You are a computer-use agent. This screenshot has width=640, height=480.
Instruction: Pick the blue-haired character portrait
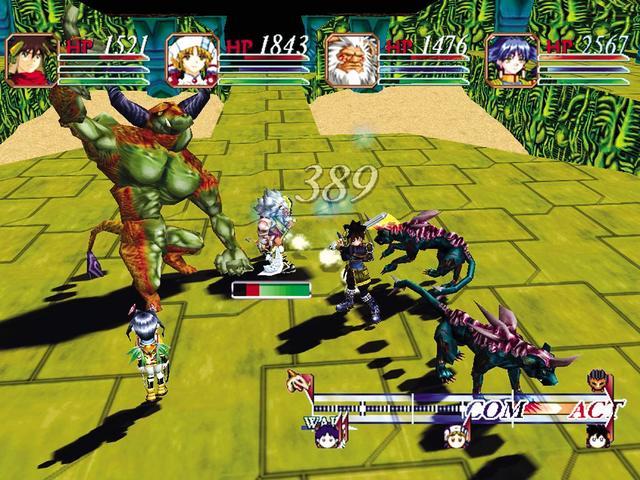point(513,58)
